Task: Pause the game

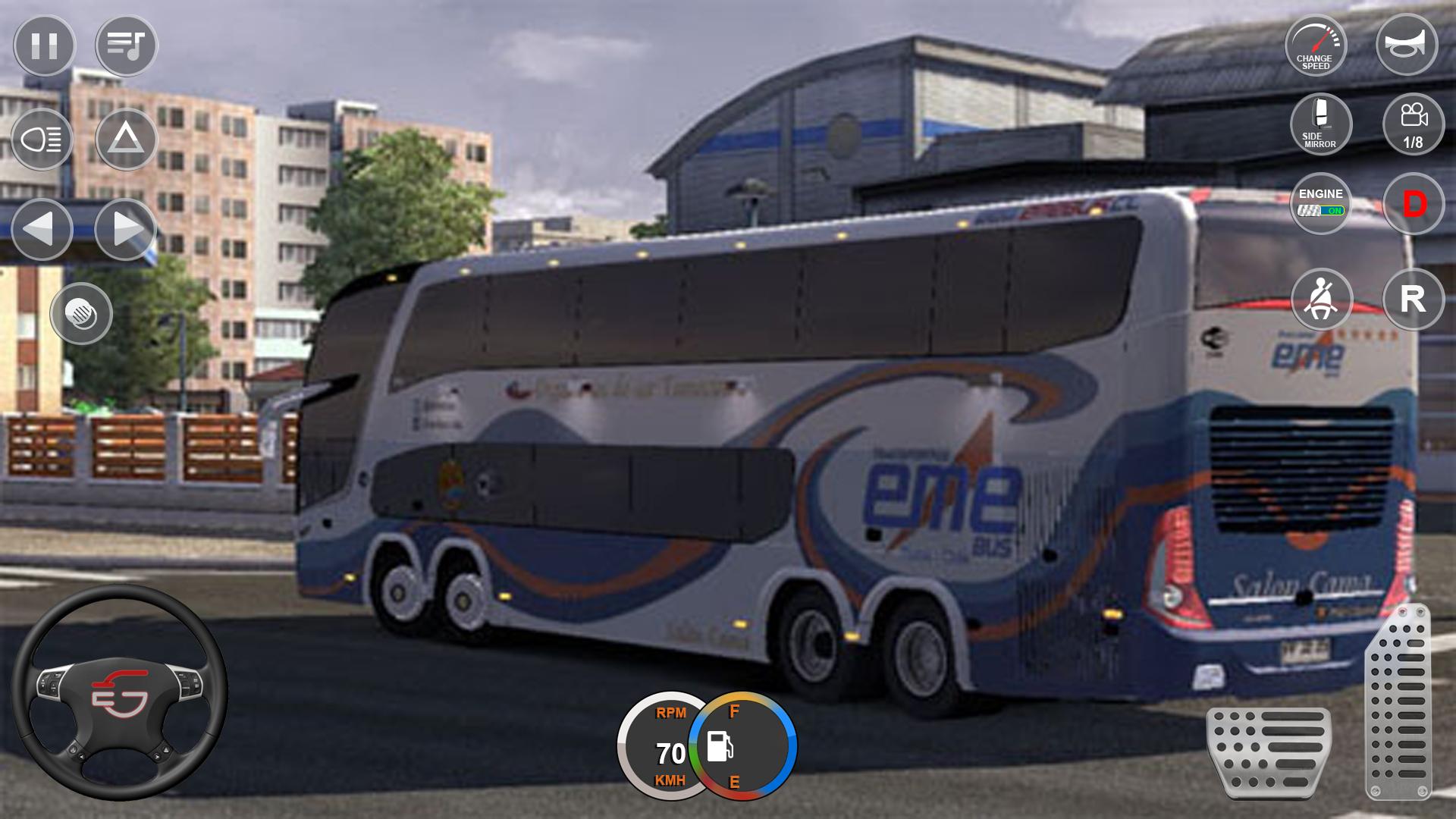Action: point(44,45)
